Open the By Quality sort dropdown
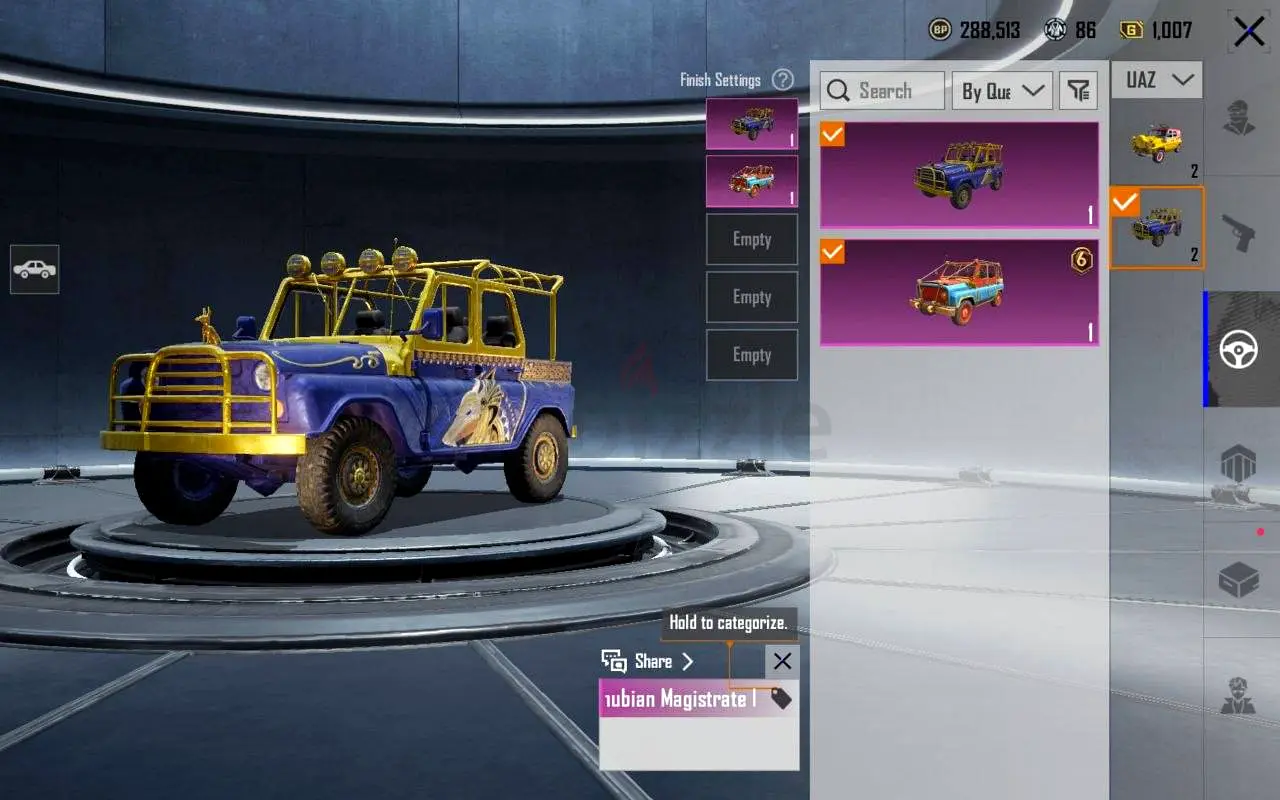Image resolution: width=1280 pixels, height=800 pixels. [1002, 91]
